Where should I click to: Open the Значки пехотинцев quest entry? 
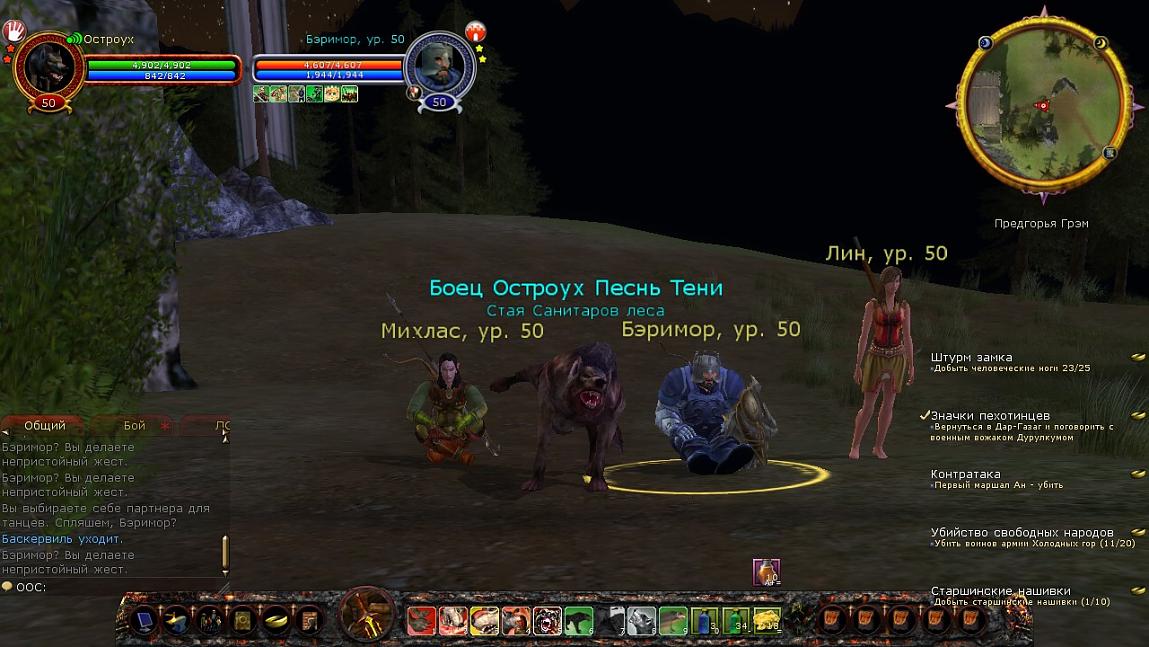point(990,416)
